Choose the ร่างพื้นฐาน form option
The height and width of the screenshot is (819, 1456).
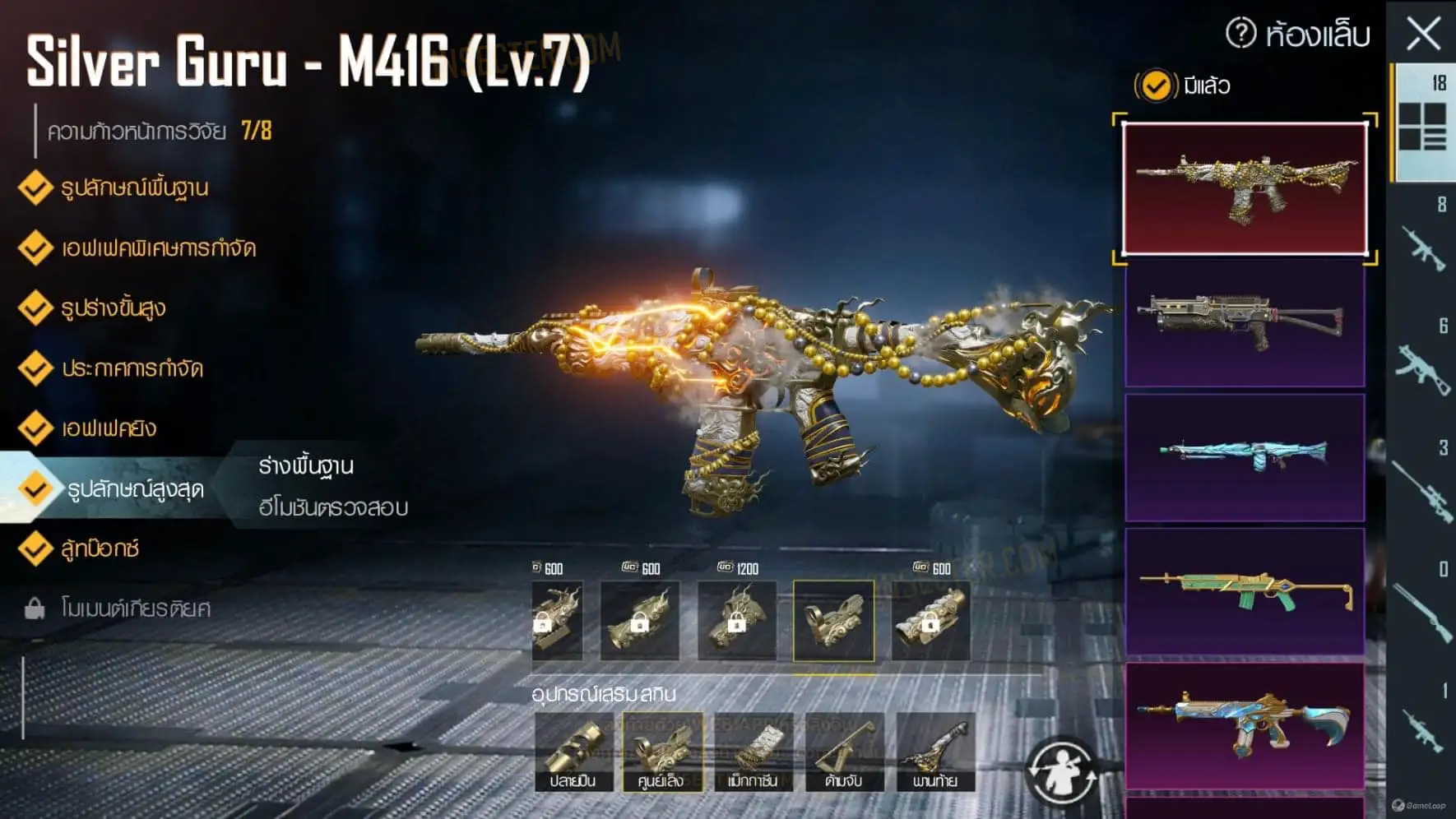coord(306,466)
